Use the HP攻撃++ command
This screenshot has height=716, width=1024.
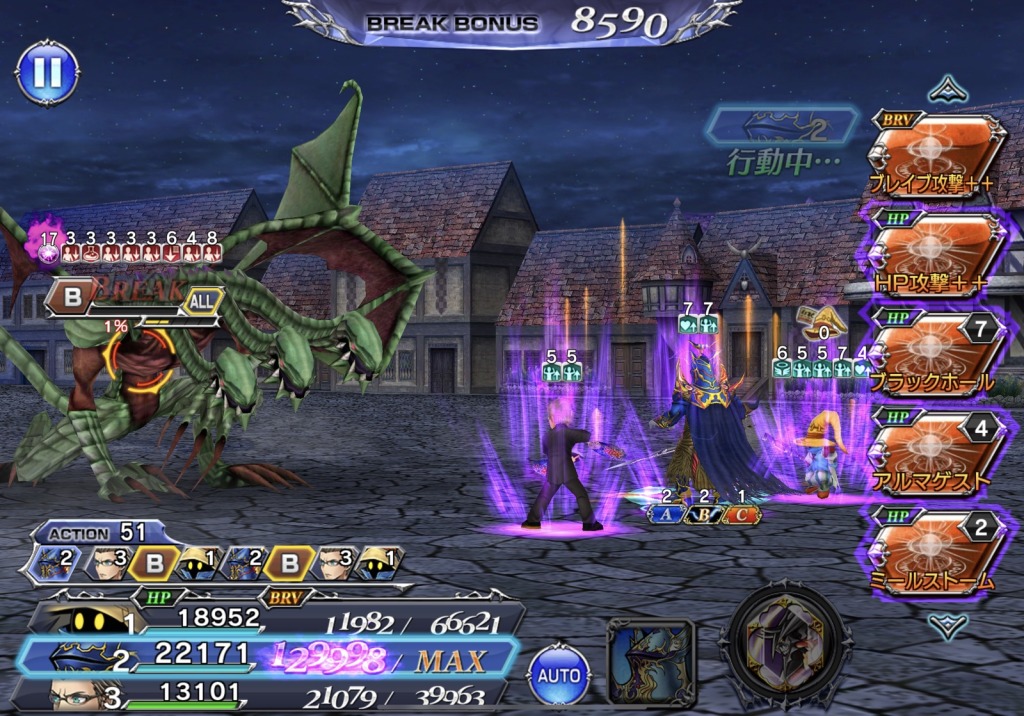(935, 256)
